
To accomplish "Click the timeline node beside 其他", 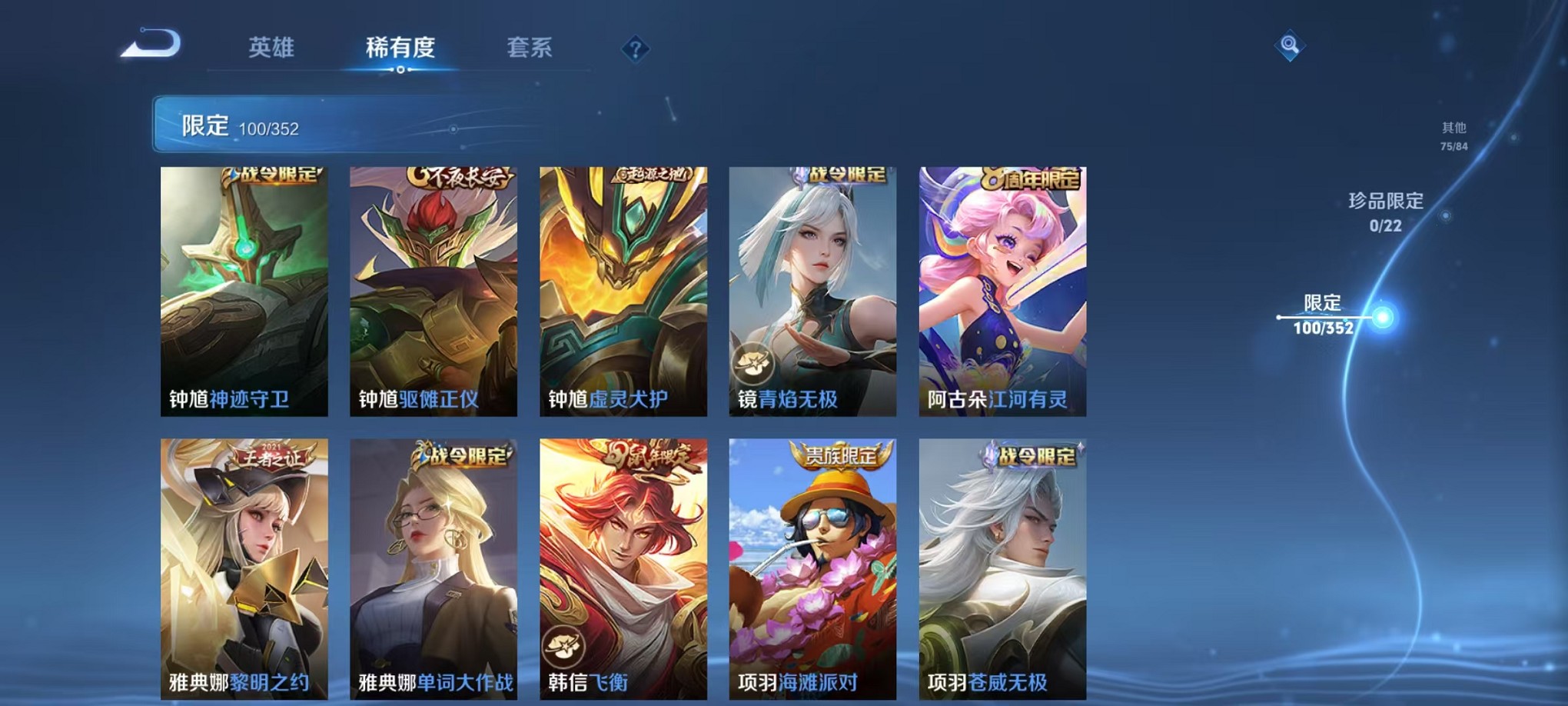I will [1513, 138].
